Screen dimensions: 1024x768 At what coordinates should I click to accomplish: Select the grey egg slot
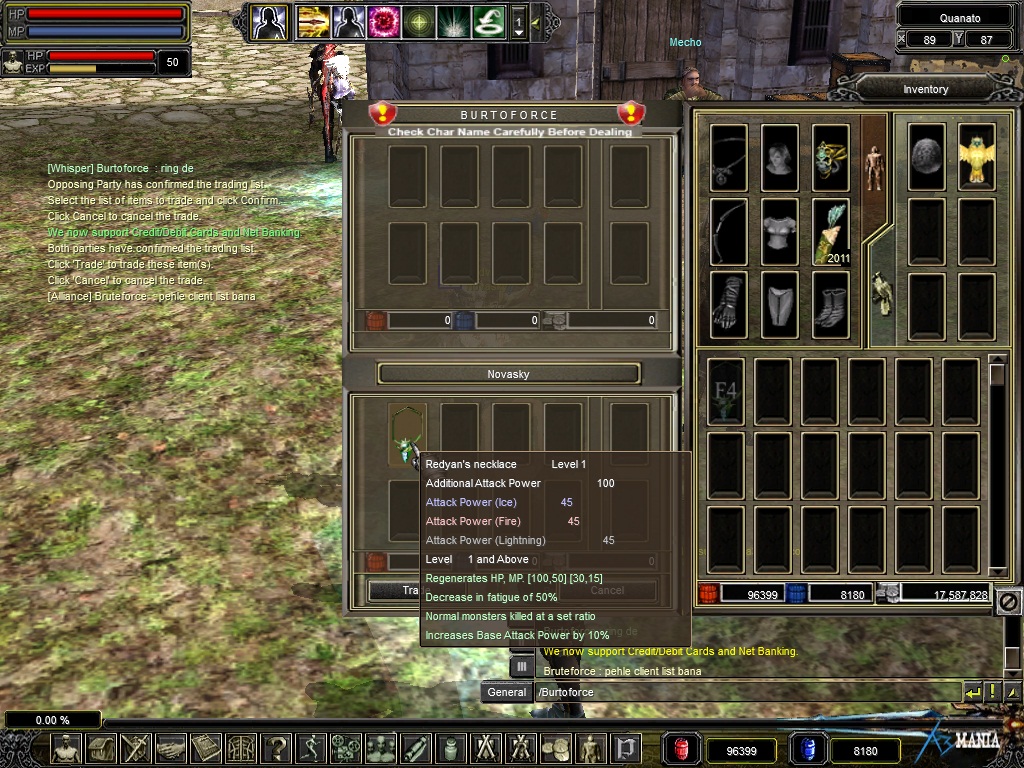[927, 158]
